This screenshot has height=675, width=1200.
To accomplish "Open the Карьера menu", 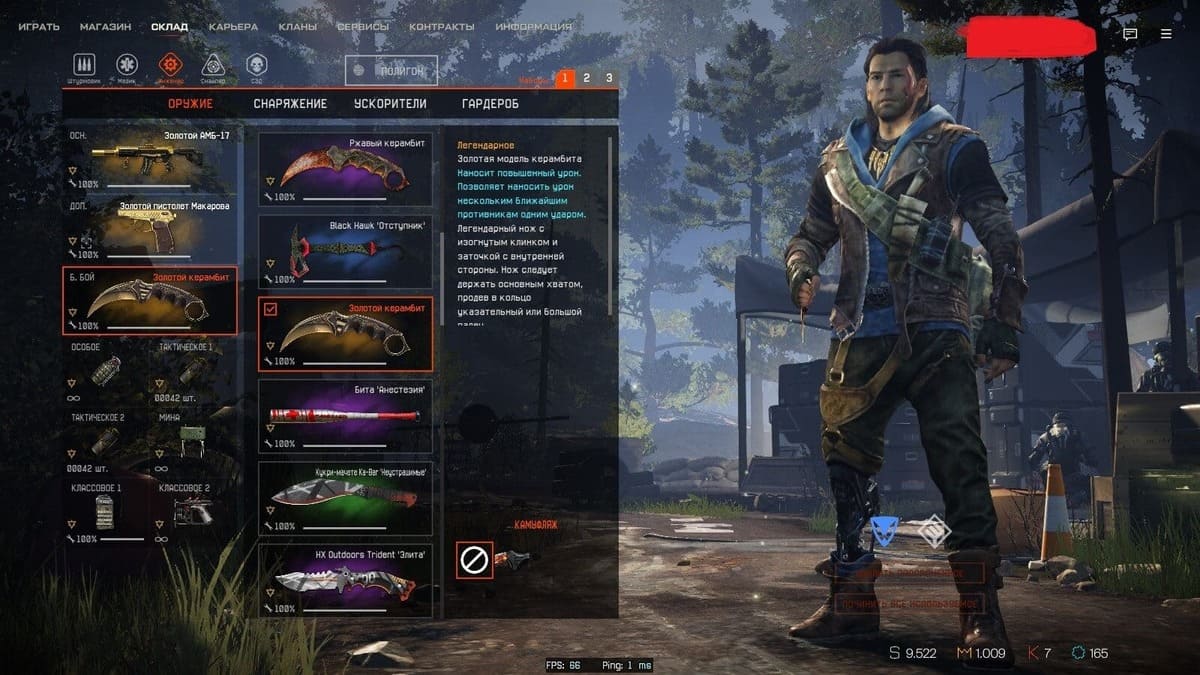I will click(233, 27).
